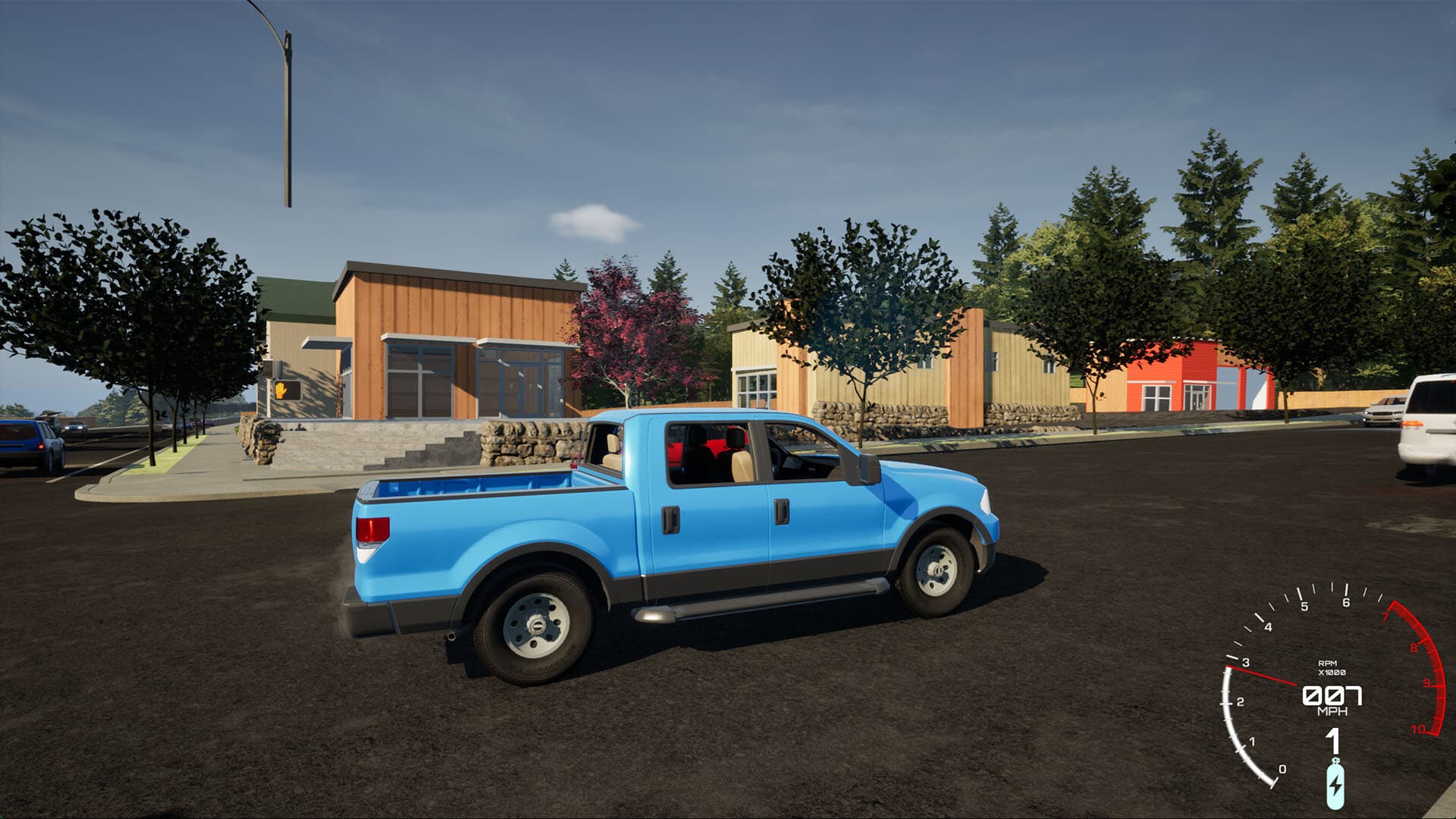This screenshot has height=819, width=1456.
Task: Toggle the brake light on the parked blue SUV
Action: 41,447
